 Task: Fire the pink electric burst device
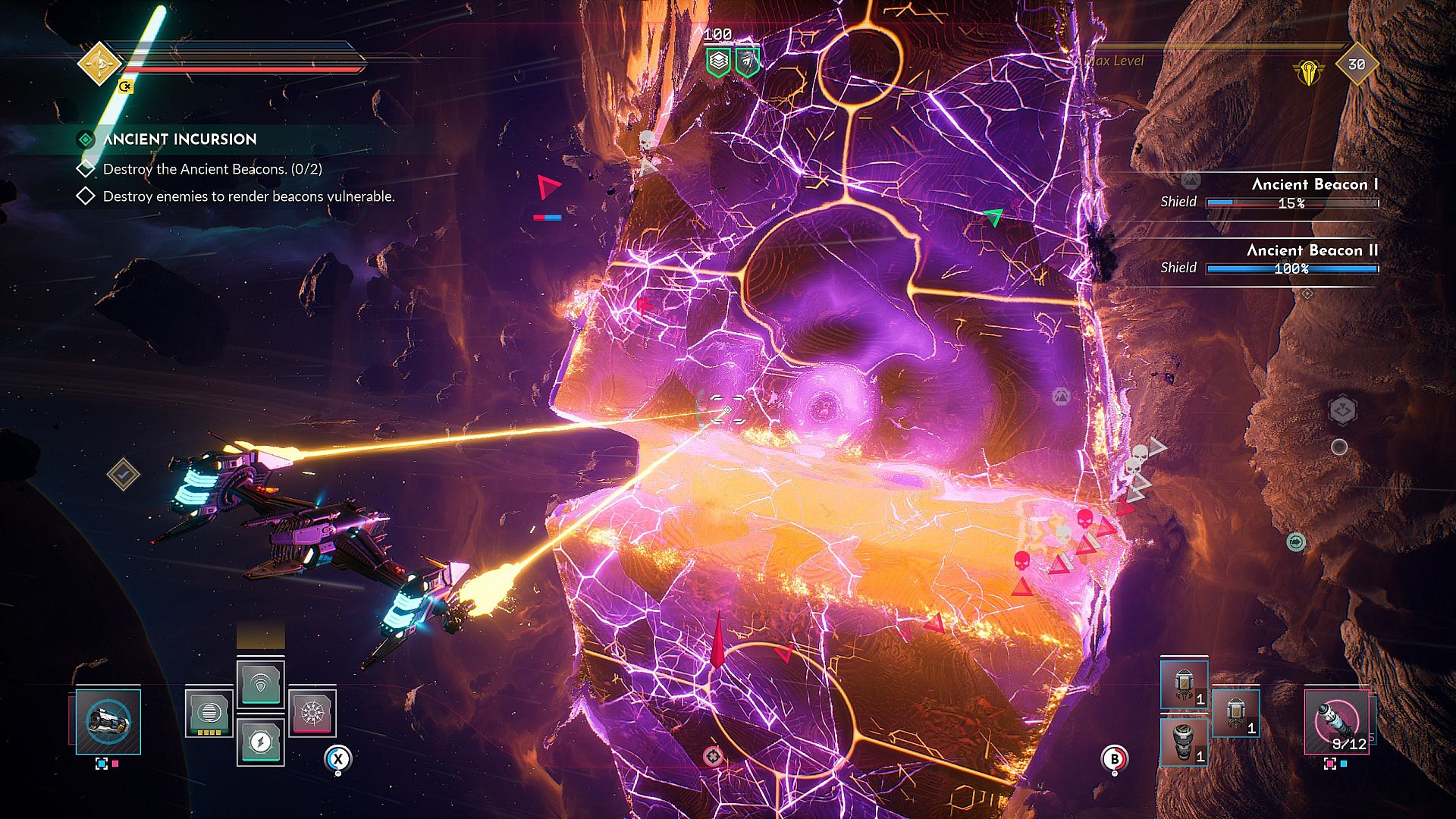point(312,713)
